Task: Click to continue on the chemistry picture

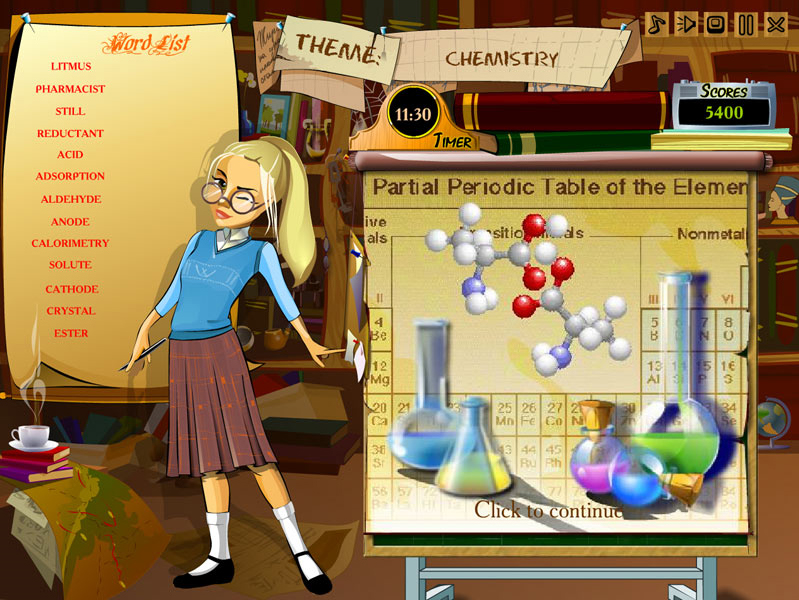Action: coord(548,510)
